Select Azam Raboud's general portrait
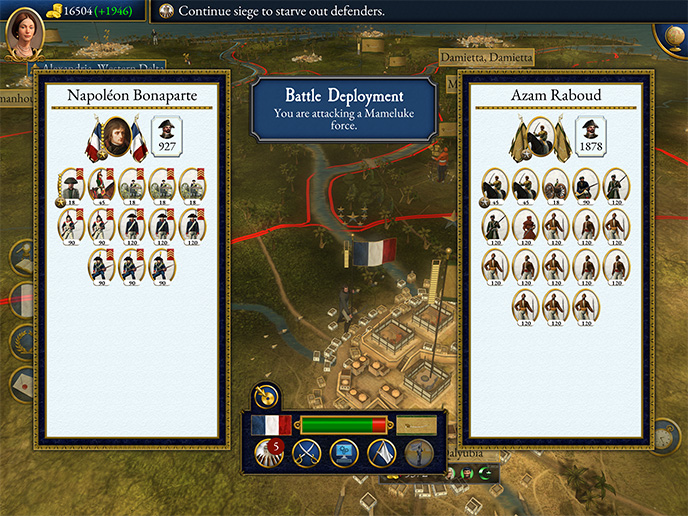 coord(542,138)
